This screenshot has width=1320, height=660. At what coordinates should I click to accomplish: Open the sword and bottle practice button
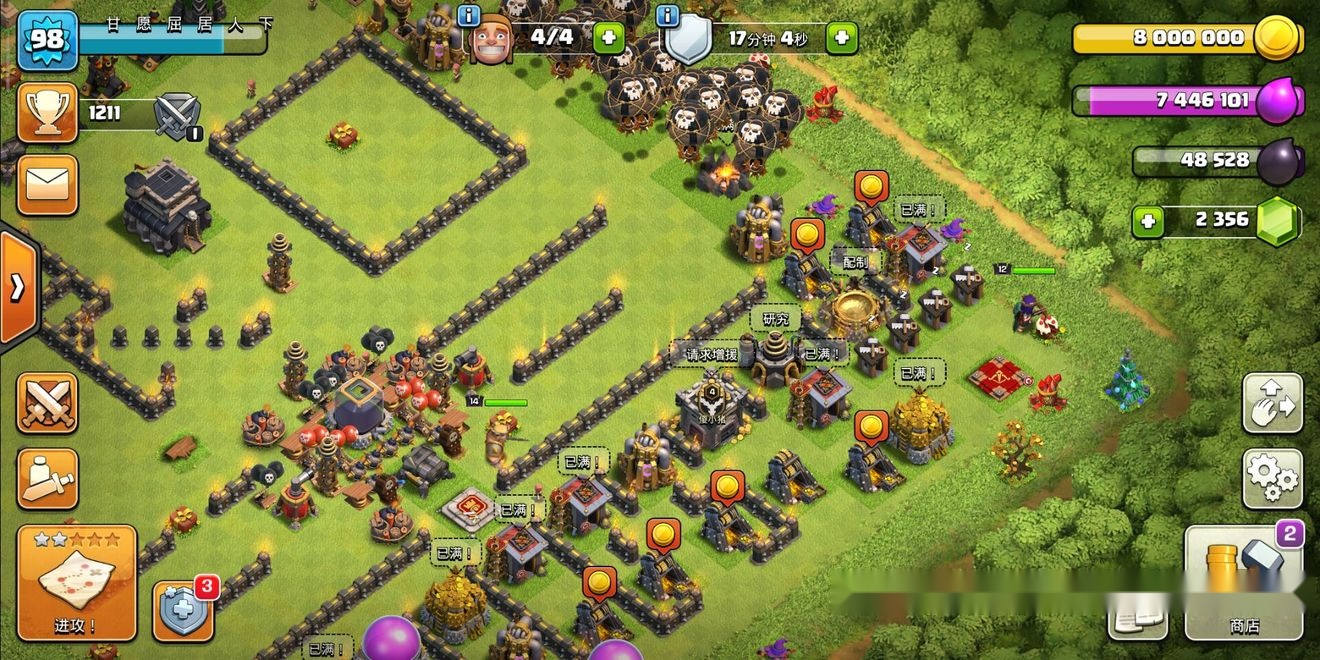pyautogui.click(x=47, y=479)
